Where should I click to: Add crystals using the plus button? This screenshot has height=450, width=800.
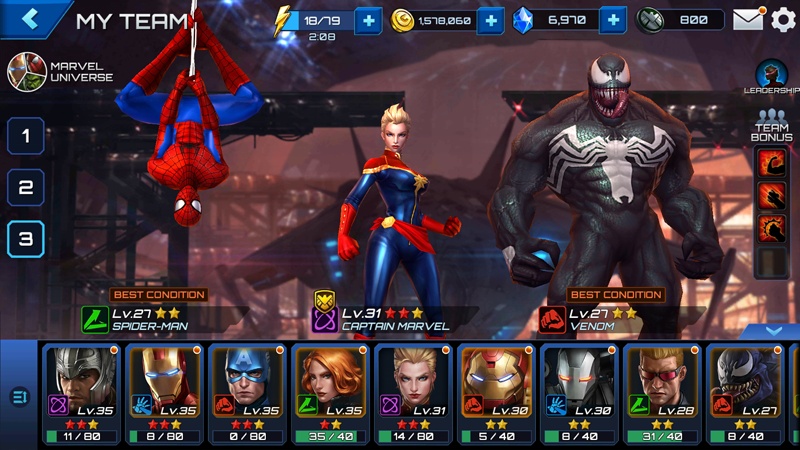(x=613, y=20)
